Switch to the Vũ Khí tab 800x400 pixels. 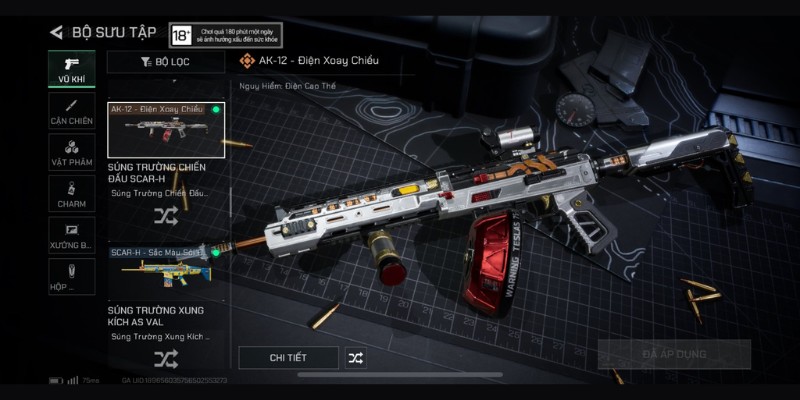point(72,69)
